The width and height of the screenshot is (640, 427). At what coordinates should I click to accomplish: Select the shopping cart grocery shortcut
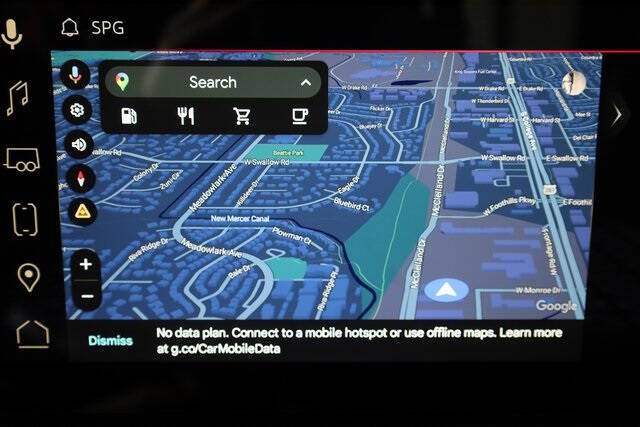click(242, 116)
